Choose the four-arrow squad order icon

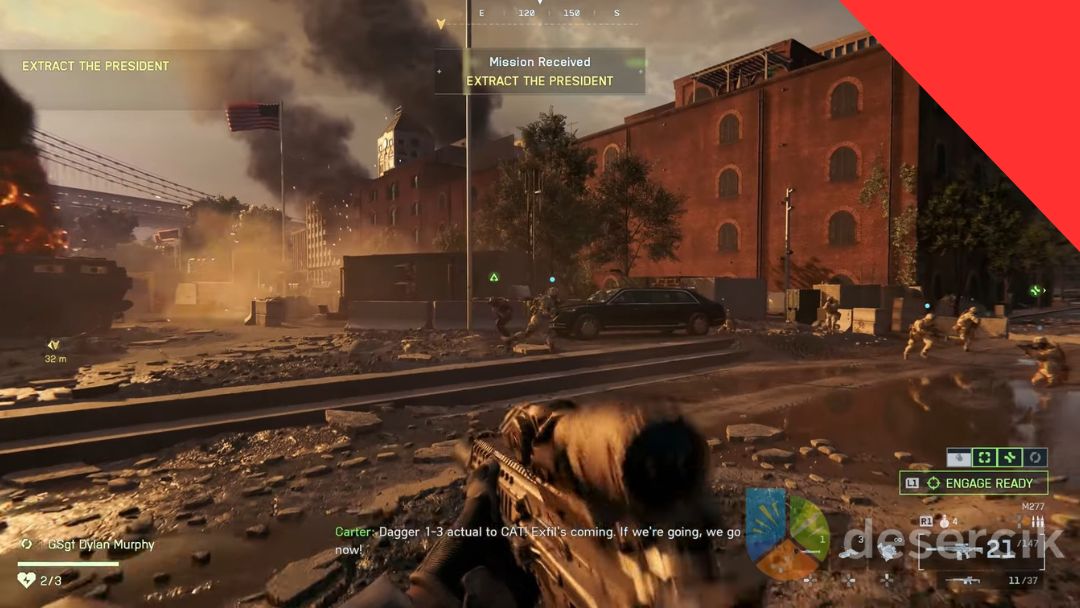(x=1010, y=457)
